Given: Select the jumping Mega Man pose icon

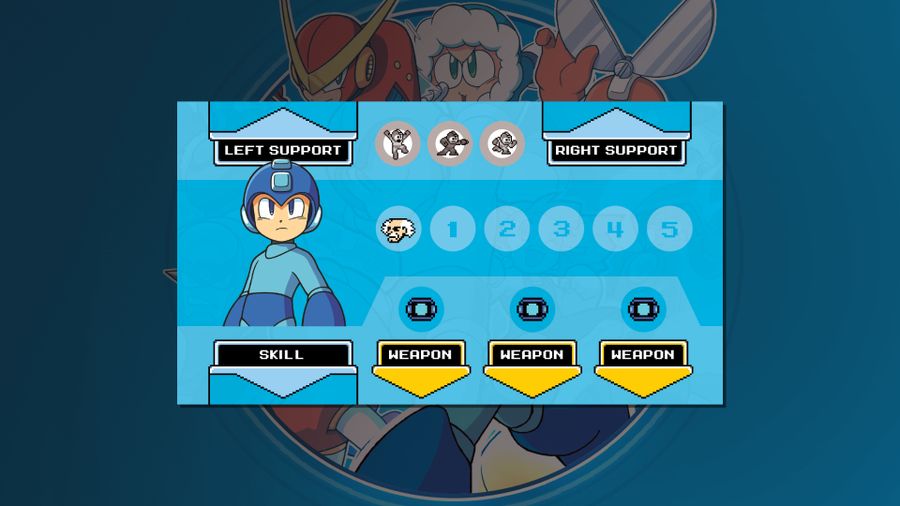Looking at the screenshot, I should (x=398, y=144).
